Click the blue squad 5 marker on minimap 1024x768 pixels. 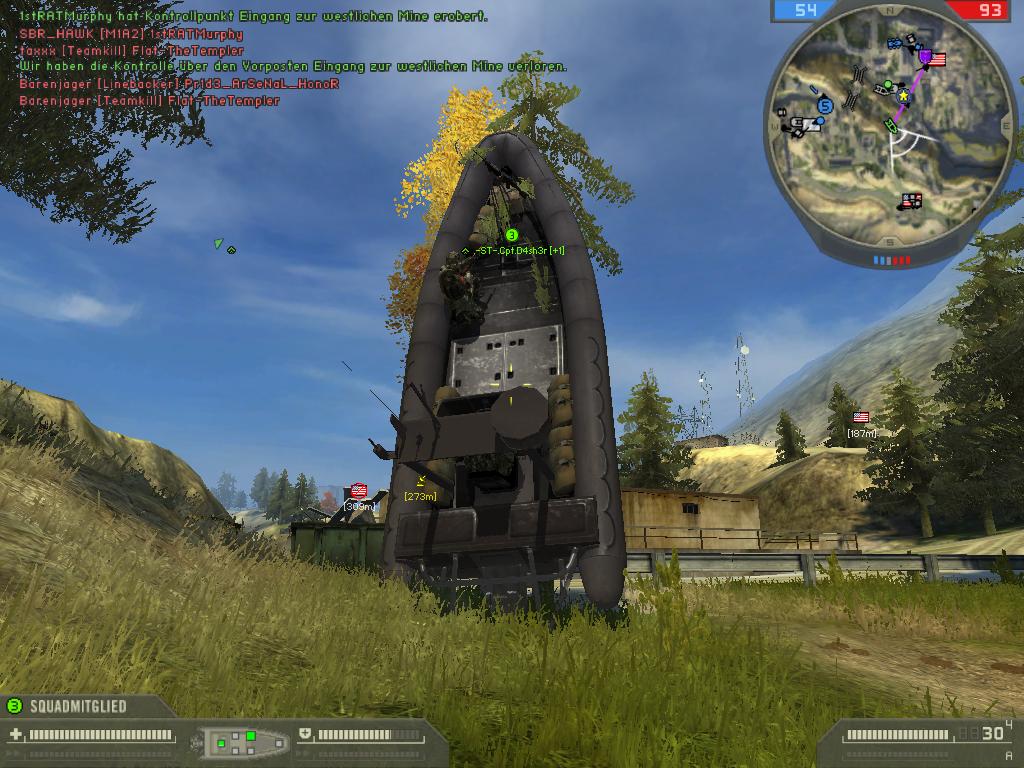[825, 104]
